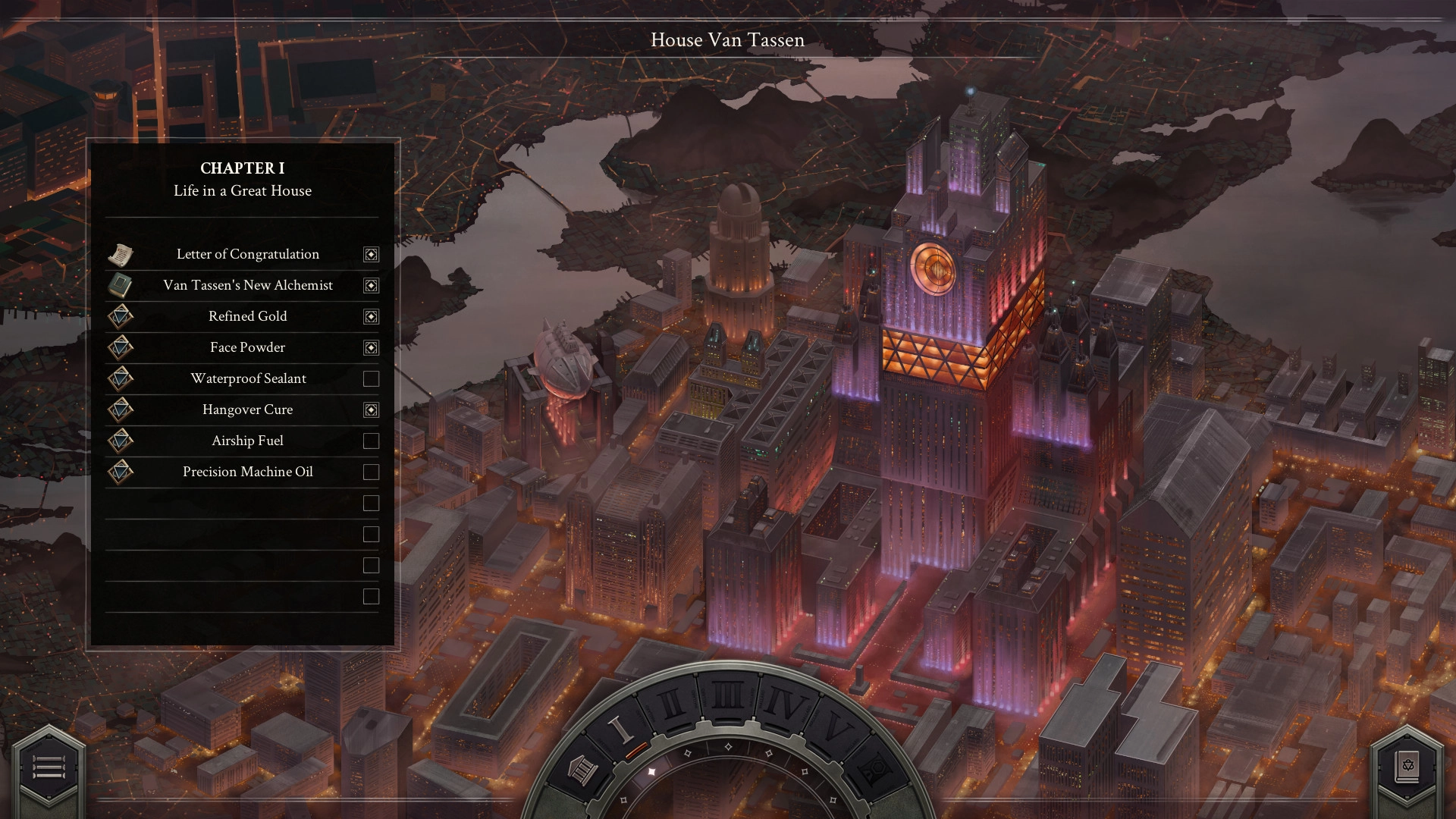Select the Hangover Cure puzzle
Viewport: 1456px width, 819px height.
tap(247, 410)
